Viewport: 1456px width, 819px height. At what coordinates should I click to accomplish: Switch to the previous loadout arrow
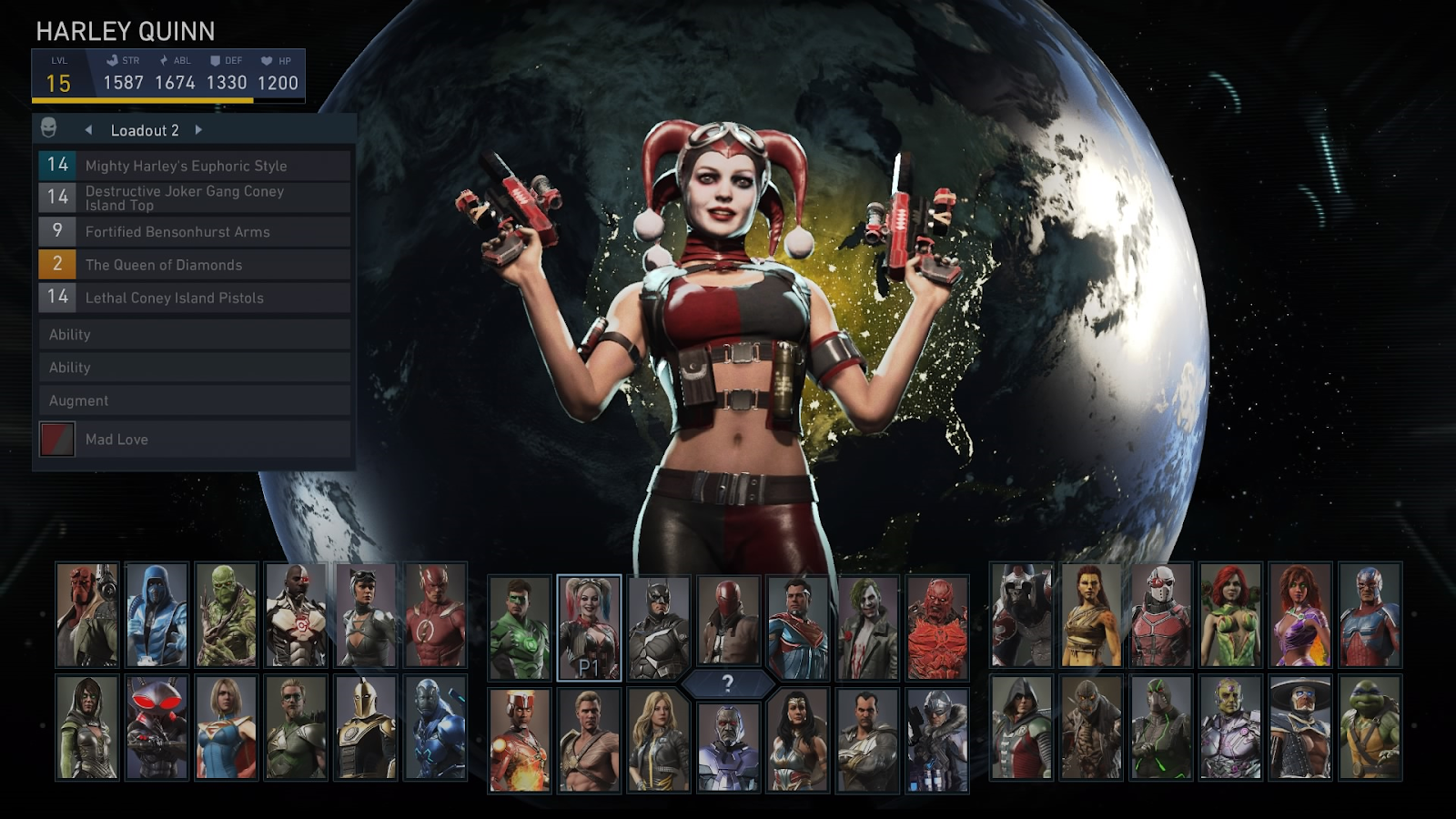pyautogui.click(x=88, y=130)
